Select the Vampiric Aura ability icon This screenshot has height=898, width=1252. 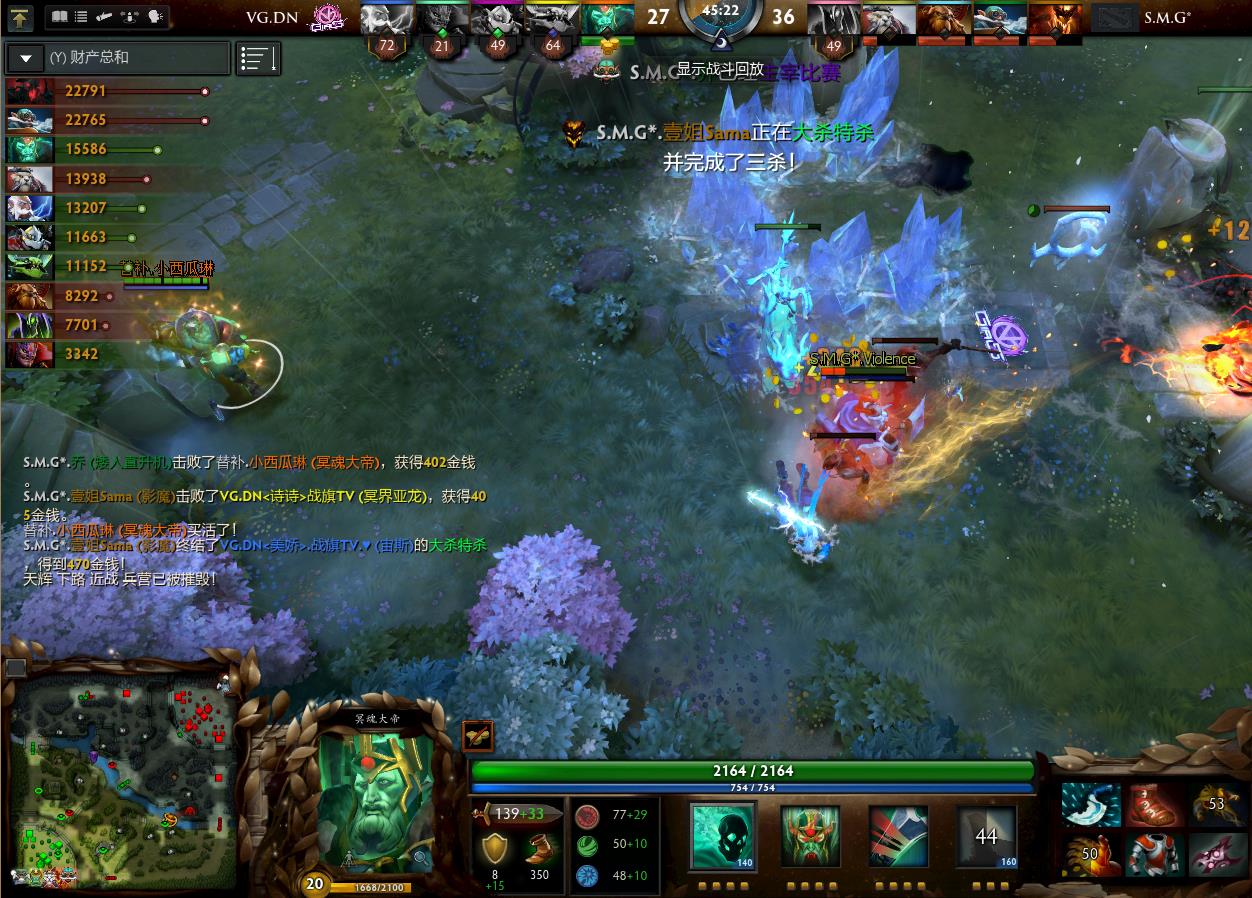[x=810, y=836]
